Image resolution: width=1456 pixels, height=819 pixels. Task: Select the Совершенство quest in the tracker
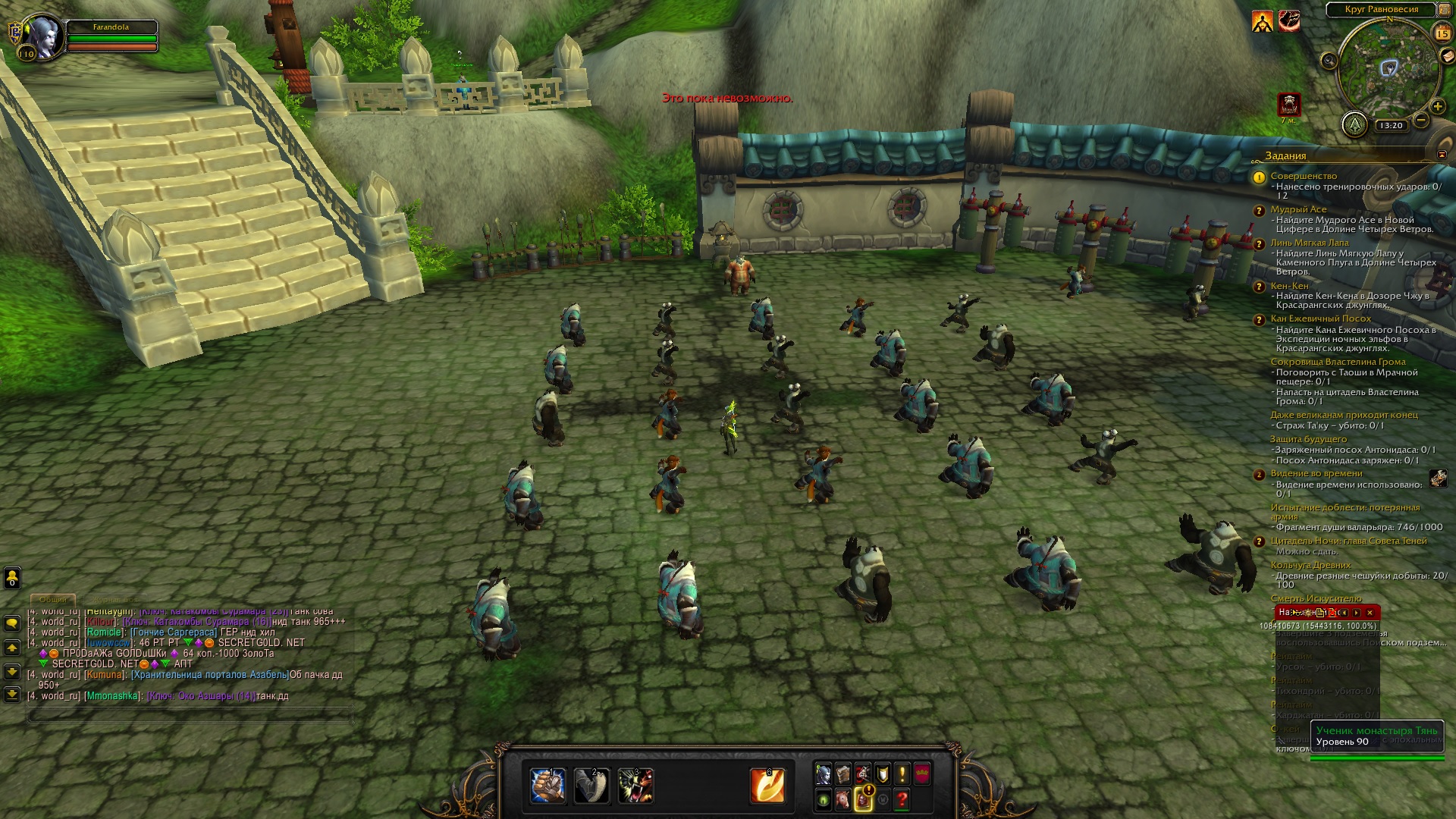click(1304, 176)
